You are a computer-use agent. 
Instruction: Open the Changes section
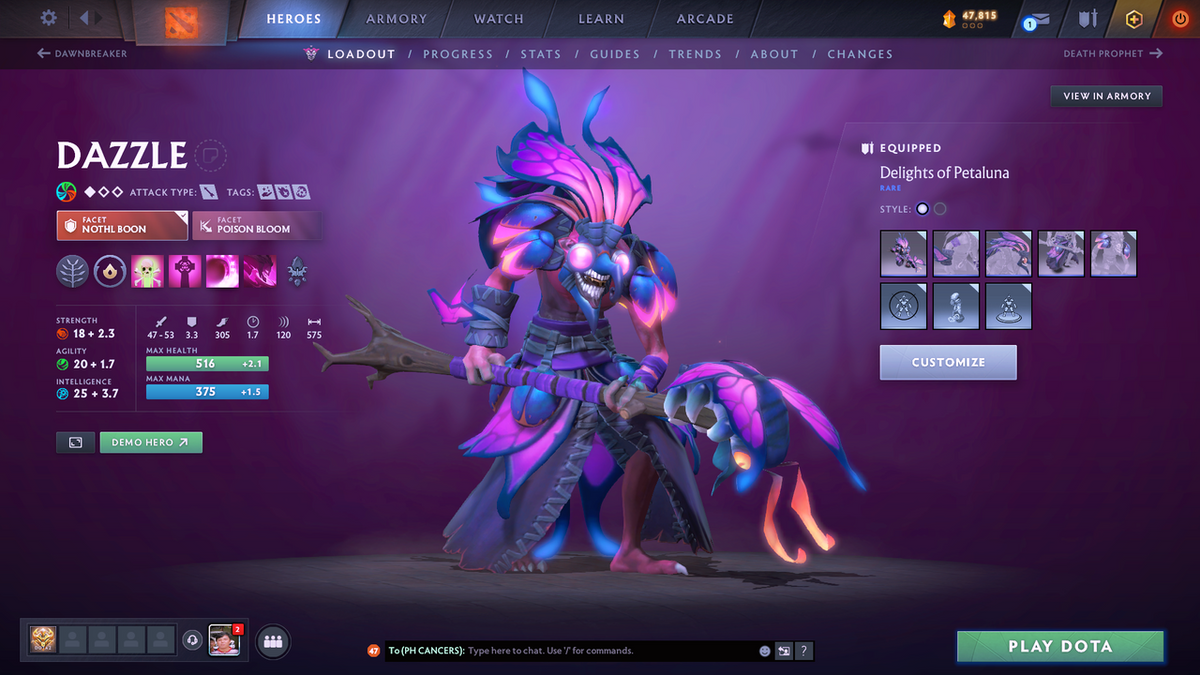(x=860, y=54)
